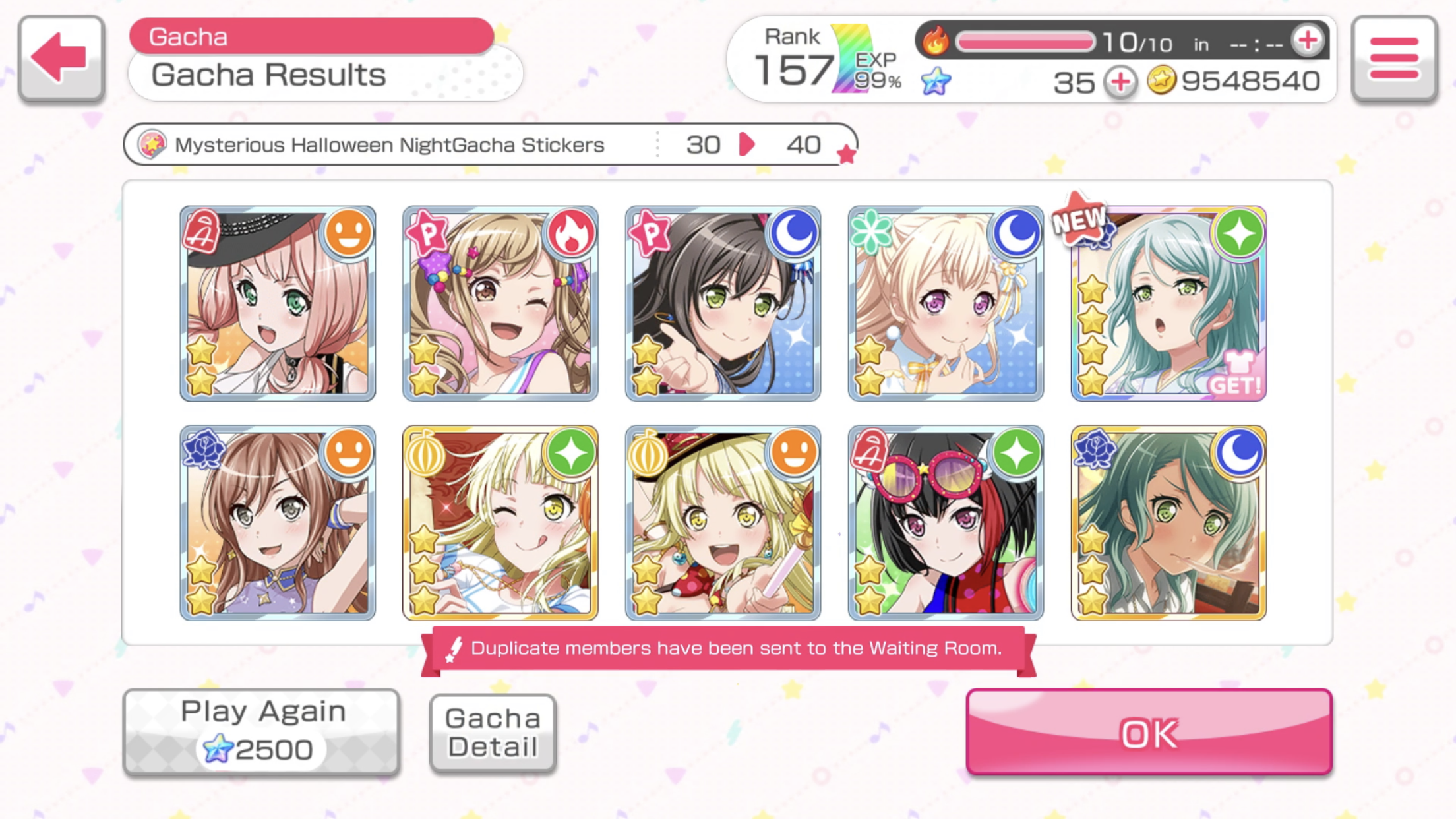The image size is (1456, 819).
Task: View the pink-haired girl with black hat card
Action: [x=278, y=303]
